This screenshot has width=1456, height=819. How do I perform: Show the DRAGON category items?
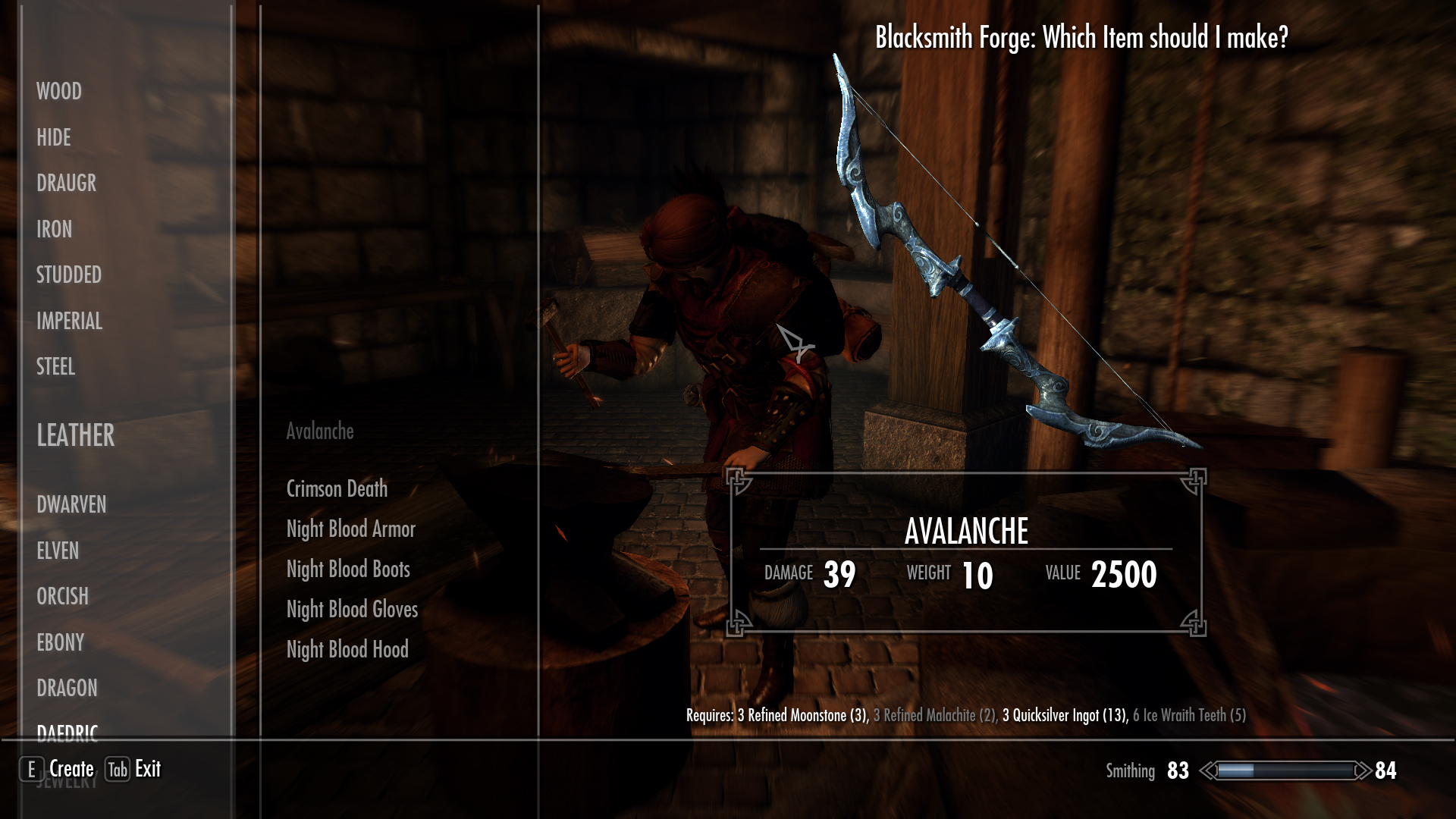point(67,688)
